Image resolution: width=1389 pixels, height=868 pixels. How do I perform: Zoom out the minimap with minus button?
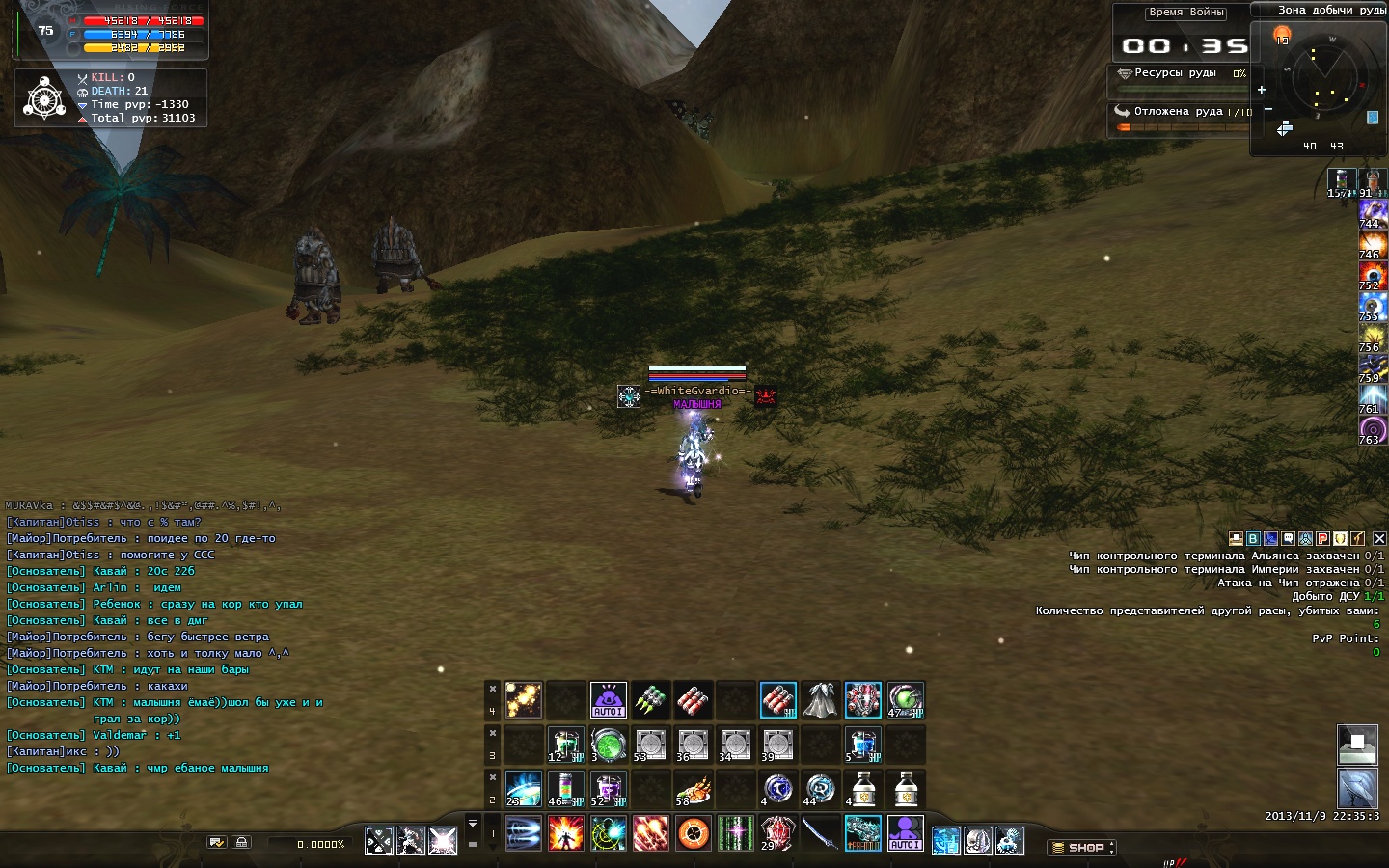coord(1268,109)
